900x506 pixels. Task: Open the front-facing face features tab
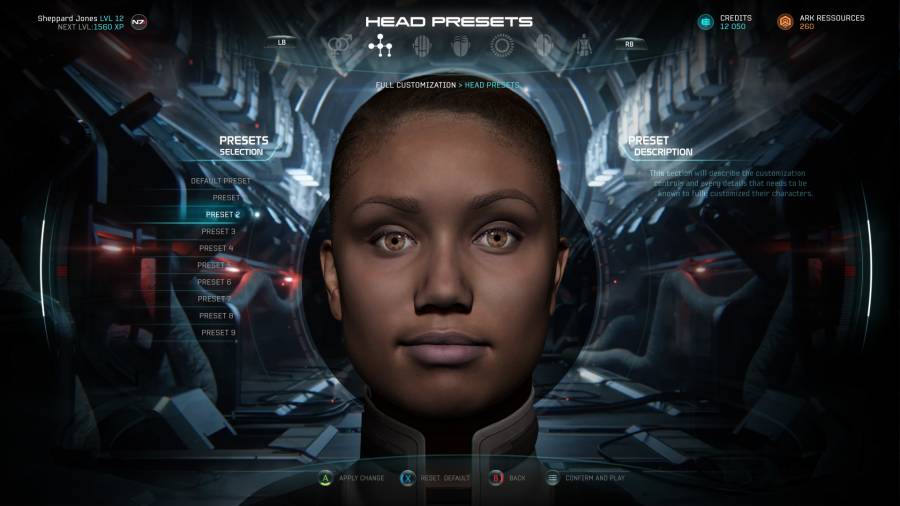(461, 45)
